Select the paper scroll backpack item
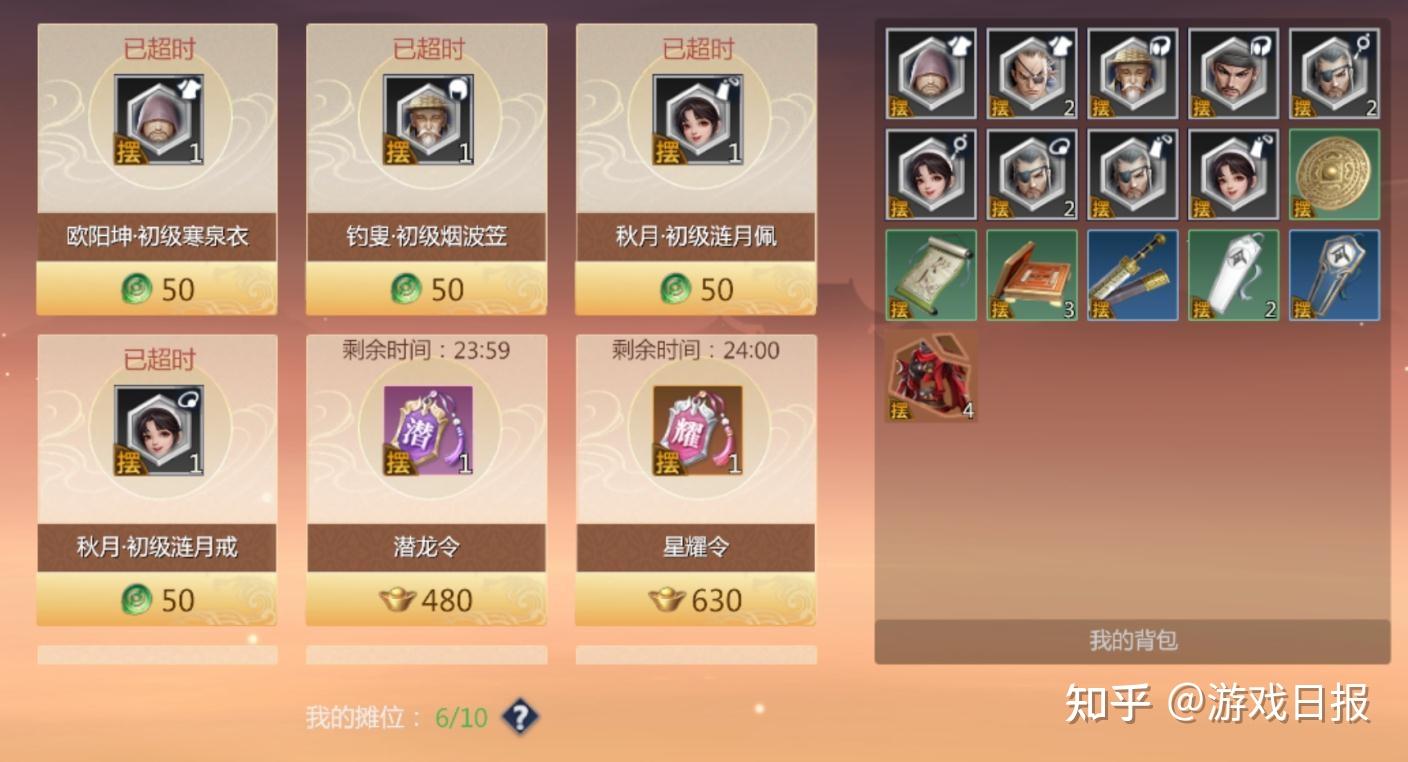This screenshot has height=762, width=1408. 931,275
